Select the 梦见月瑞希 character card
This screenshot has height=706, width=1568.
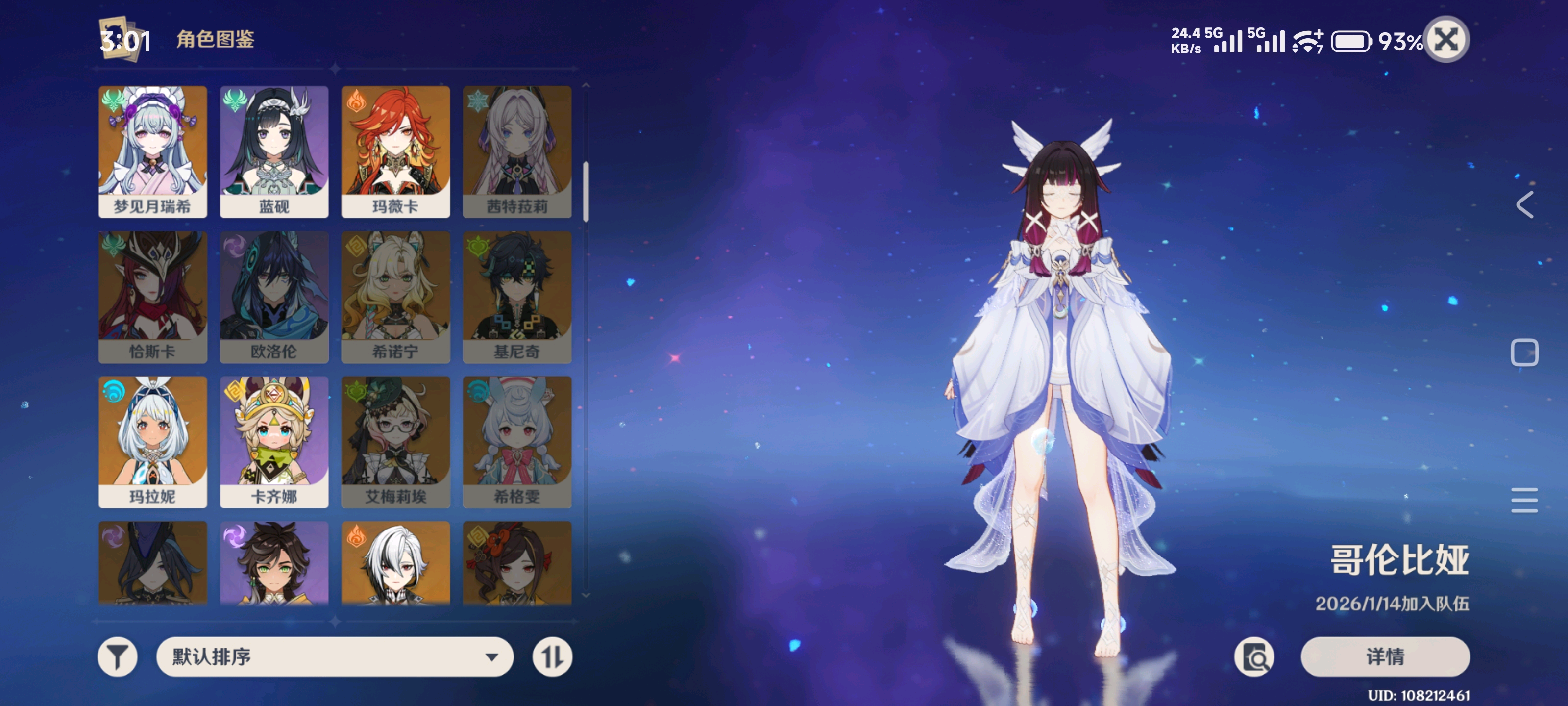(153, 151)
